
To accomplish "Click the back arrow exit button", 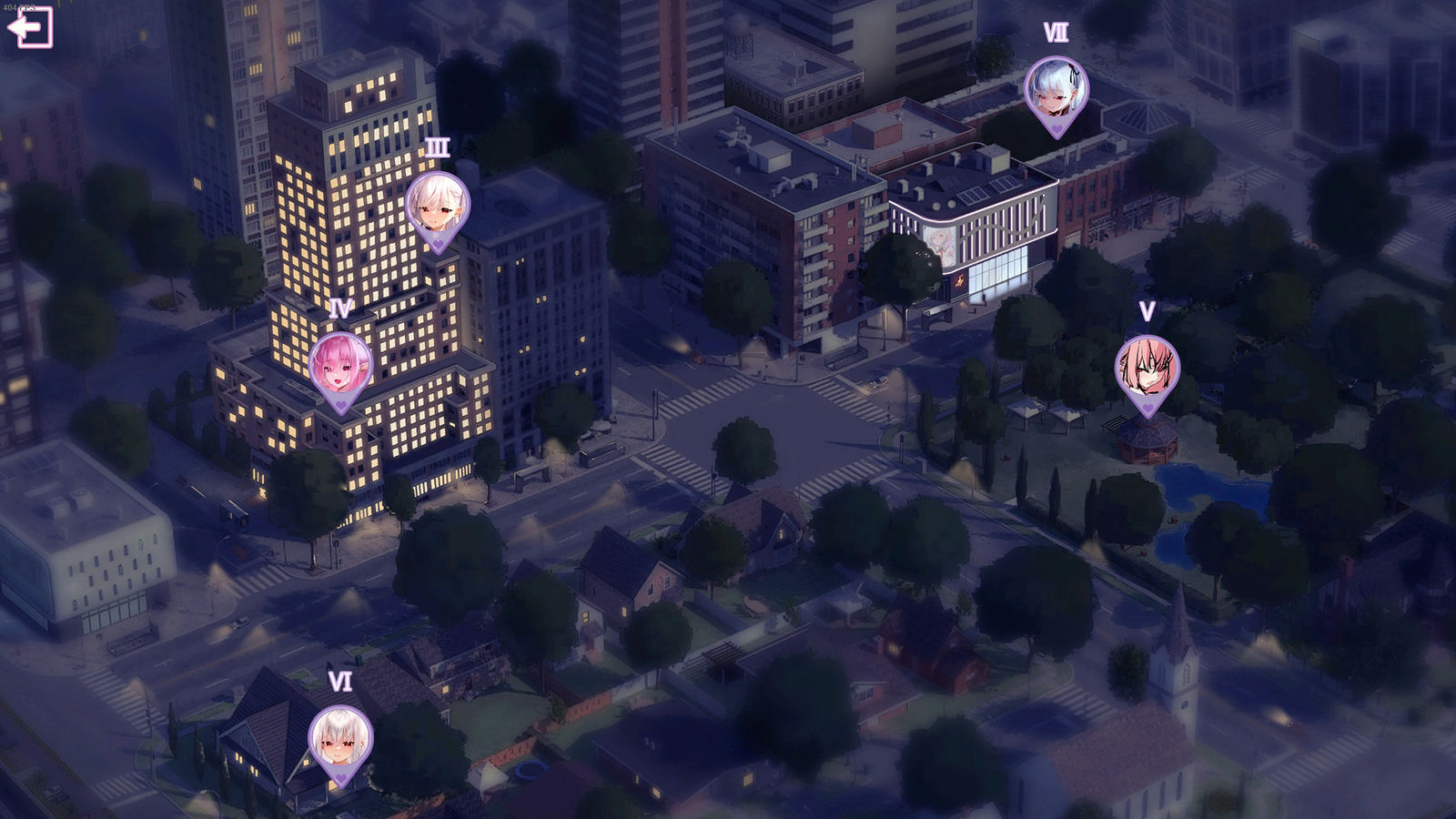I will click(x=30, y=27).
